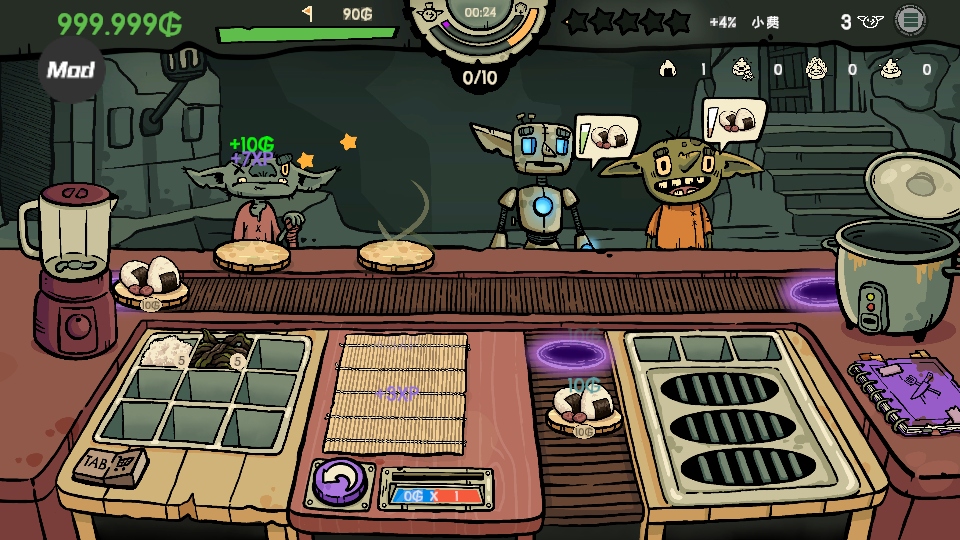Pick rice from the ingredient tray
The image size is (960, 540).
click(x=162, y=351)
